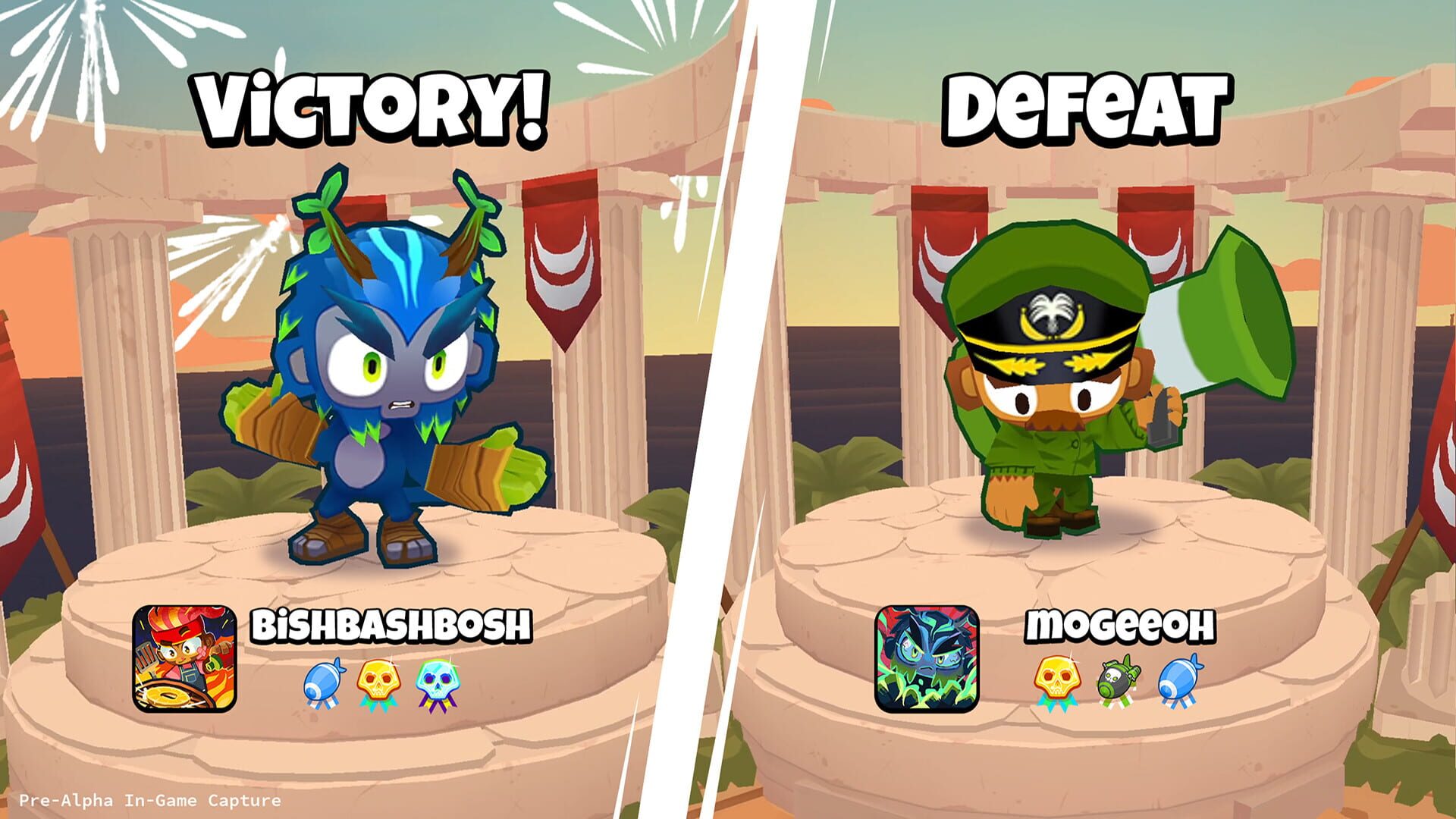Select BishBashBosh's blue blimp badge

[325, 682]
